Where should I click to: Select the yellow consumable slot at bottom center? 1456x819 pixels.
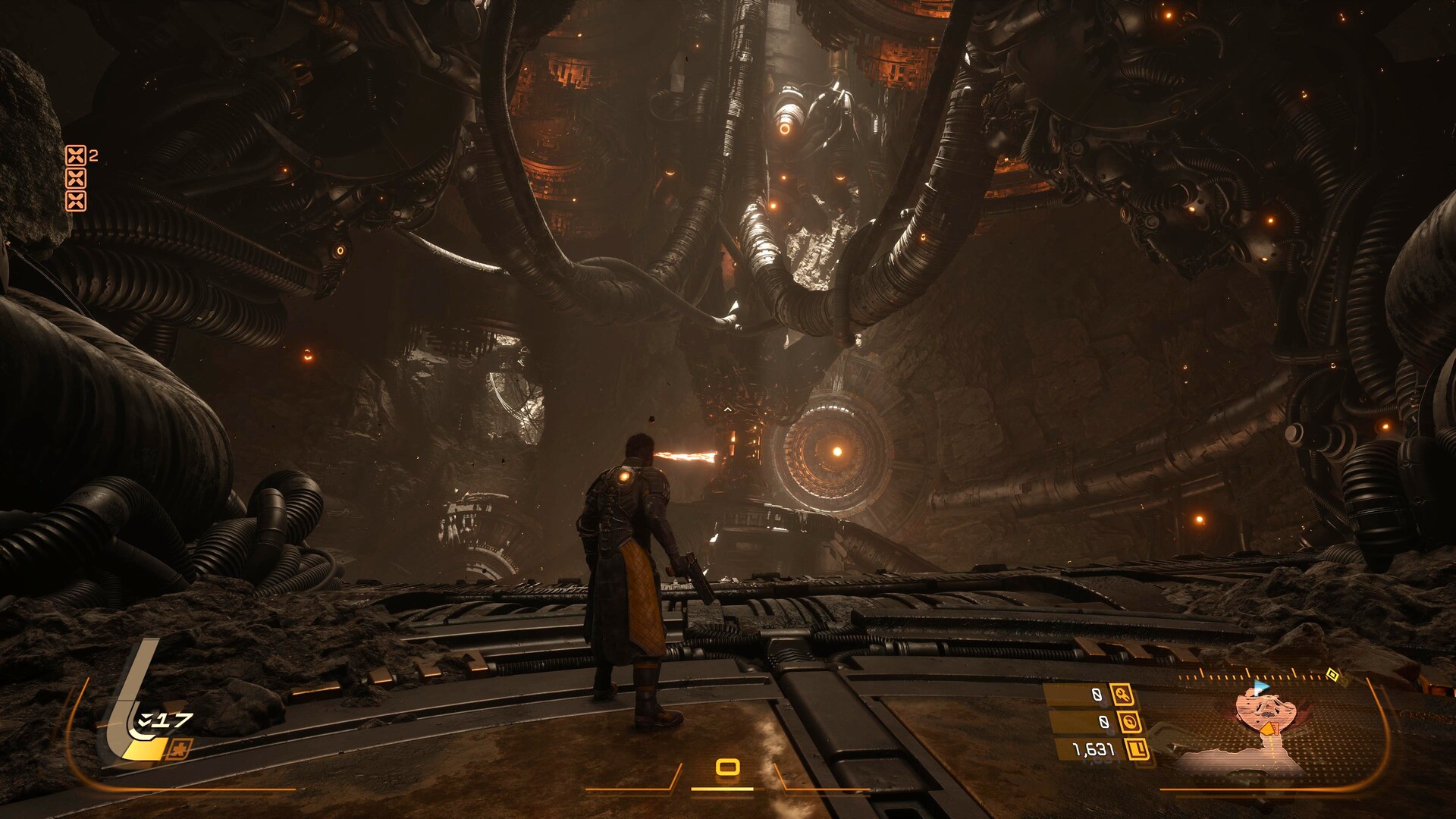pos(727,767)
